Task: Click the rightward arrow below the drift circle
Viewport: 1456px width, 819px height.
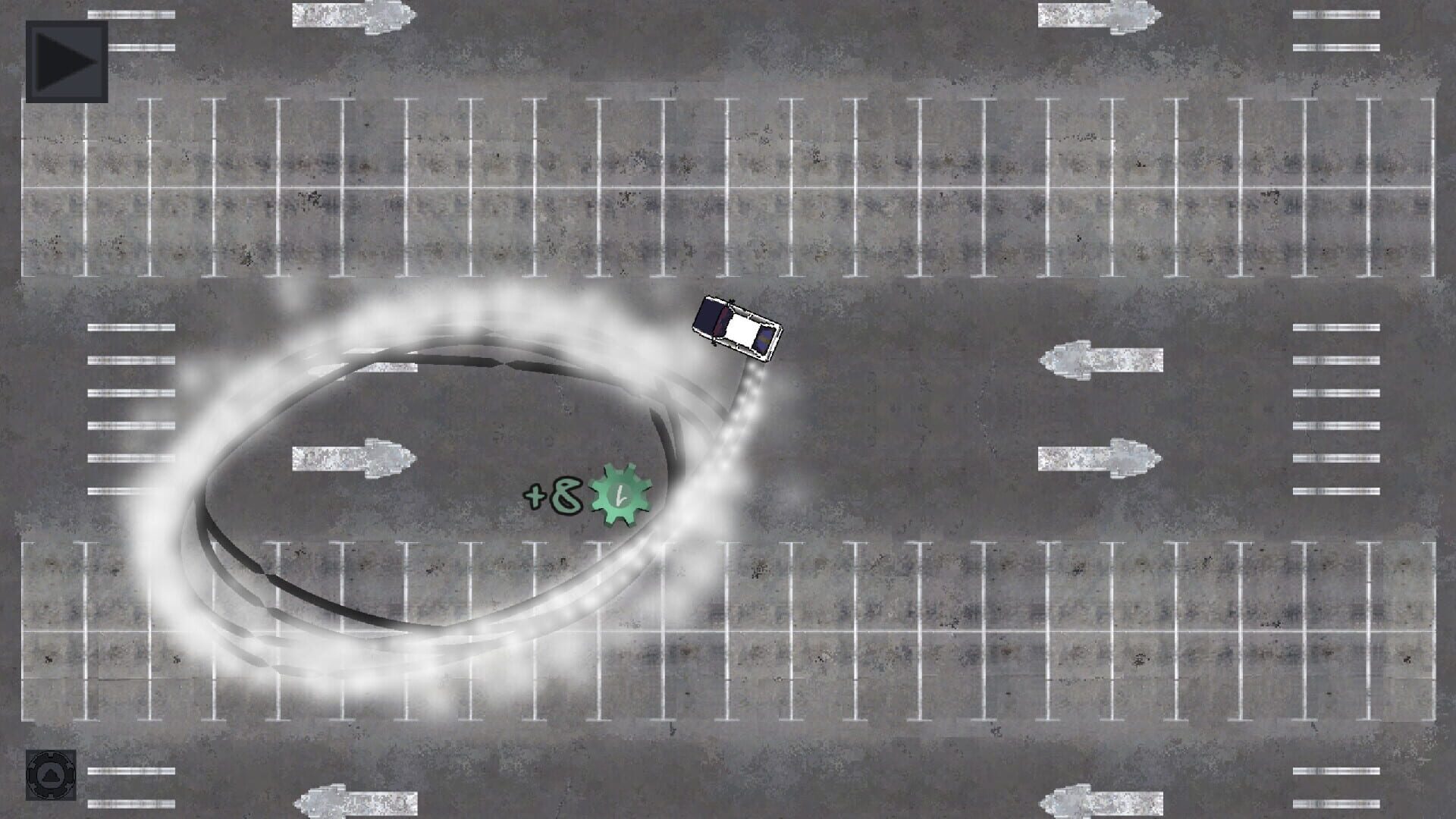Action: pyautogui.click(x=356, y=457)
